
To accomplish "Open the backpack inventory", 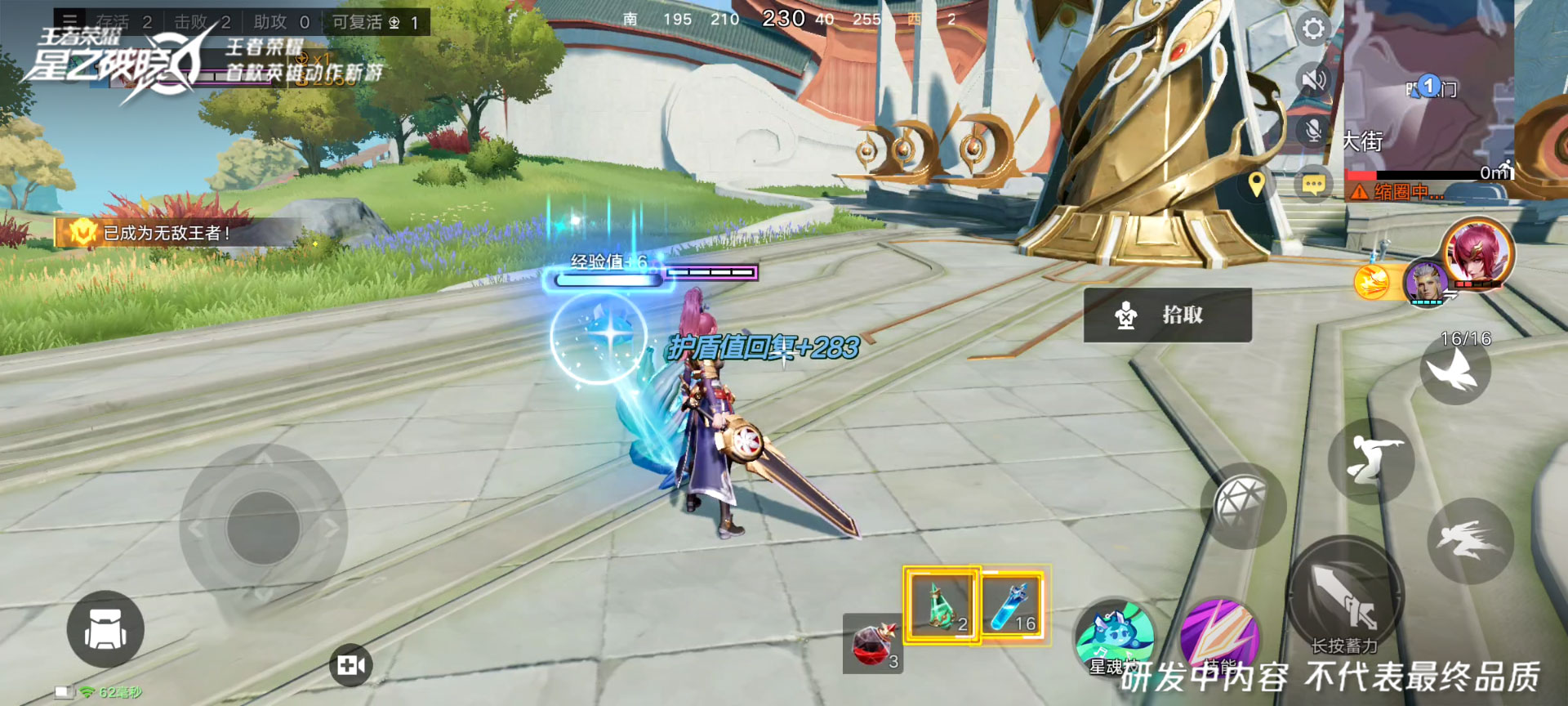I will (x=105, y=629).
